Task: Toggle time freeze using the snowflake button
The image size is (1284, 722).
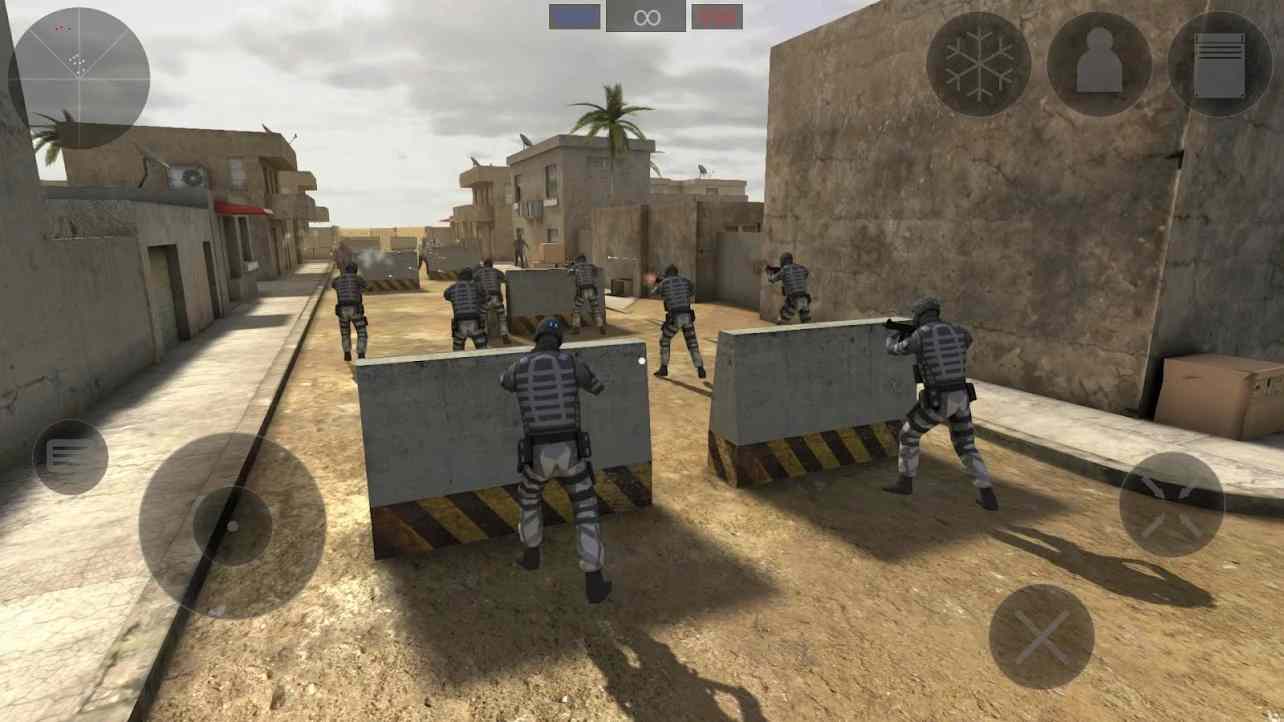Action: [x=981, y=62]
